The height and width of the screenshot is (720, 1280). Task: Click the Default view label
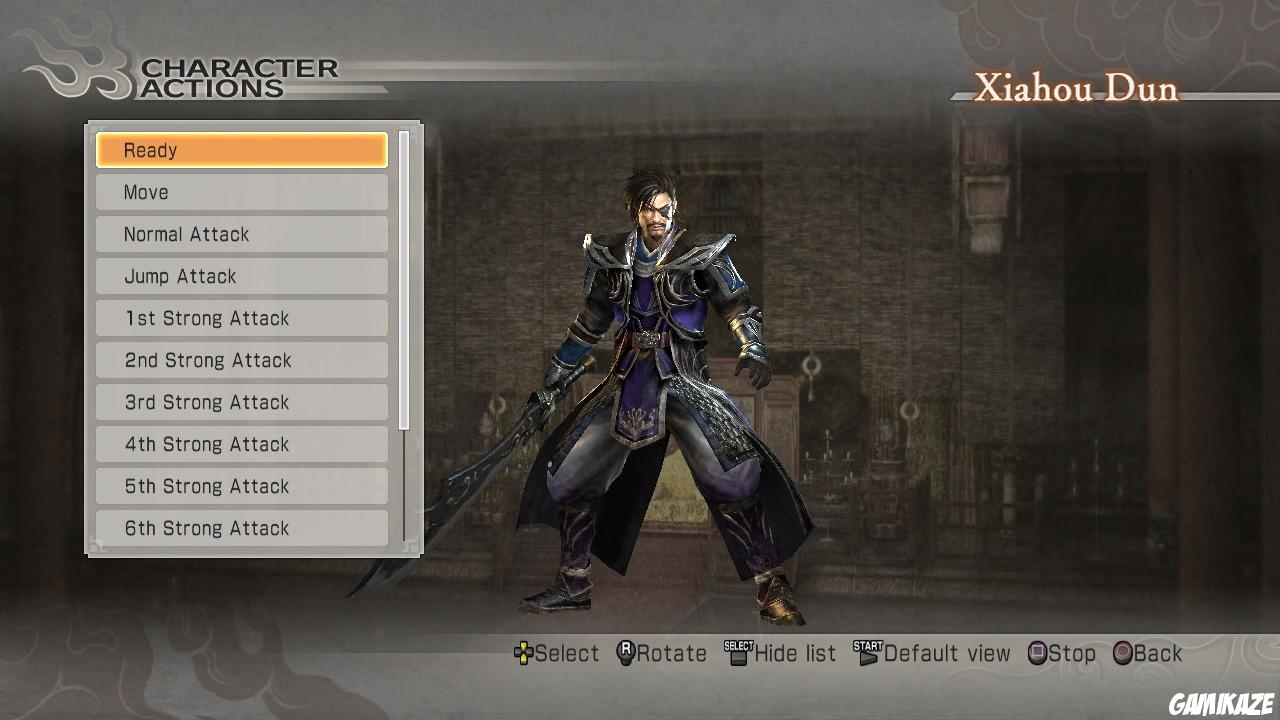pos(946,653)
